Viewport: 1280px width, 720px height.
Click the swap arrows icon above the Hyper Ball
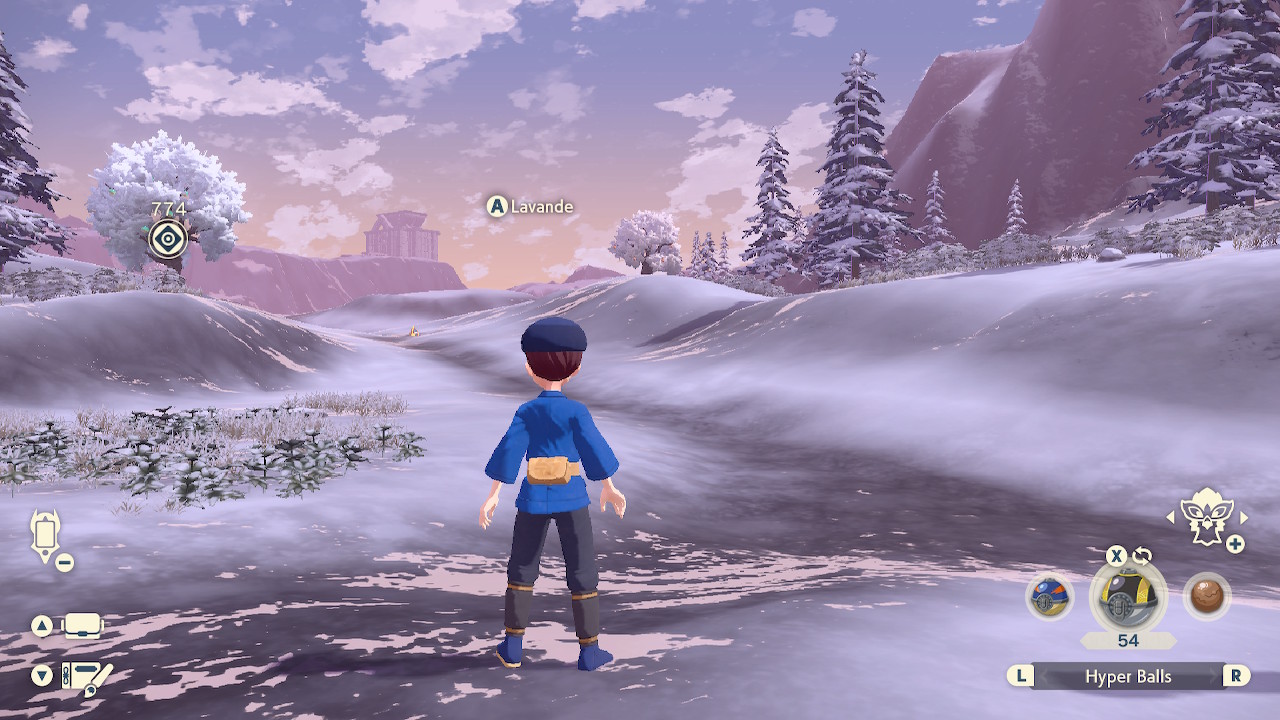click(1142, 556)
